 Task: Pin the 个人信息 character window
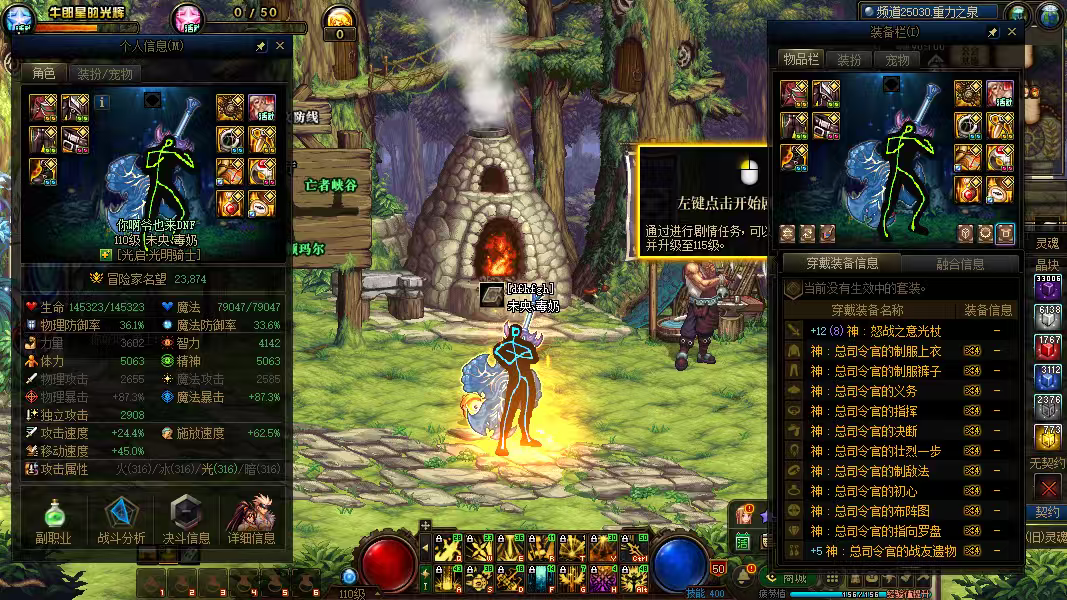261,46
